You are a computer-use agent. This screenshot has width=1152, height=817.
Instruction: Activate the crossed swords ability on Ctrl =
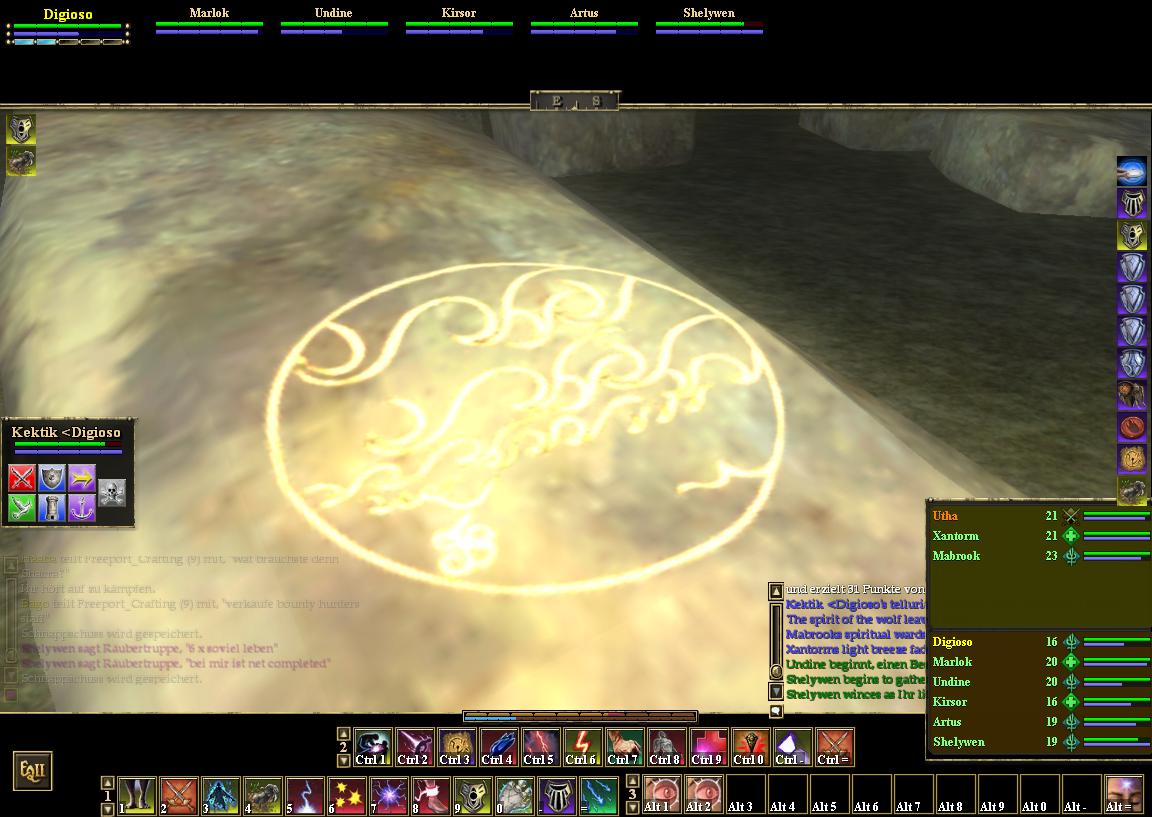[x=834, y=747]
